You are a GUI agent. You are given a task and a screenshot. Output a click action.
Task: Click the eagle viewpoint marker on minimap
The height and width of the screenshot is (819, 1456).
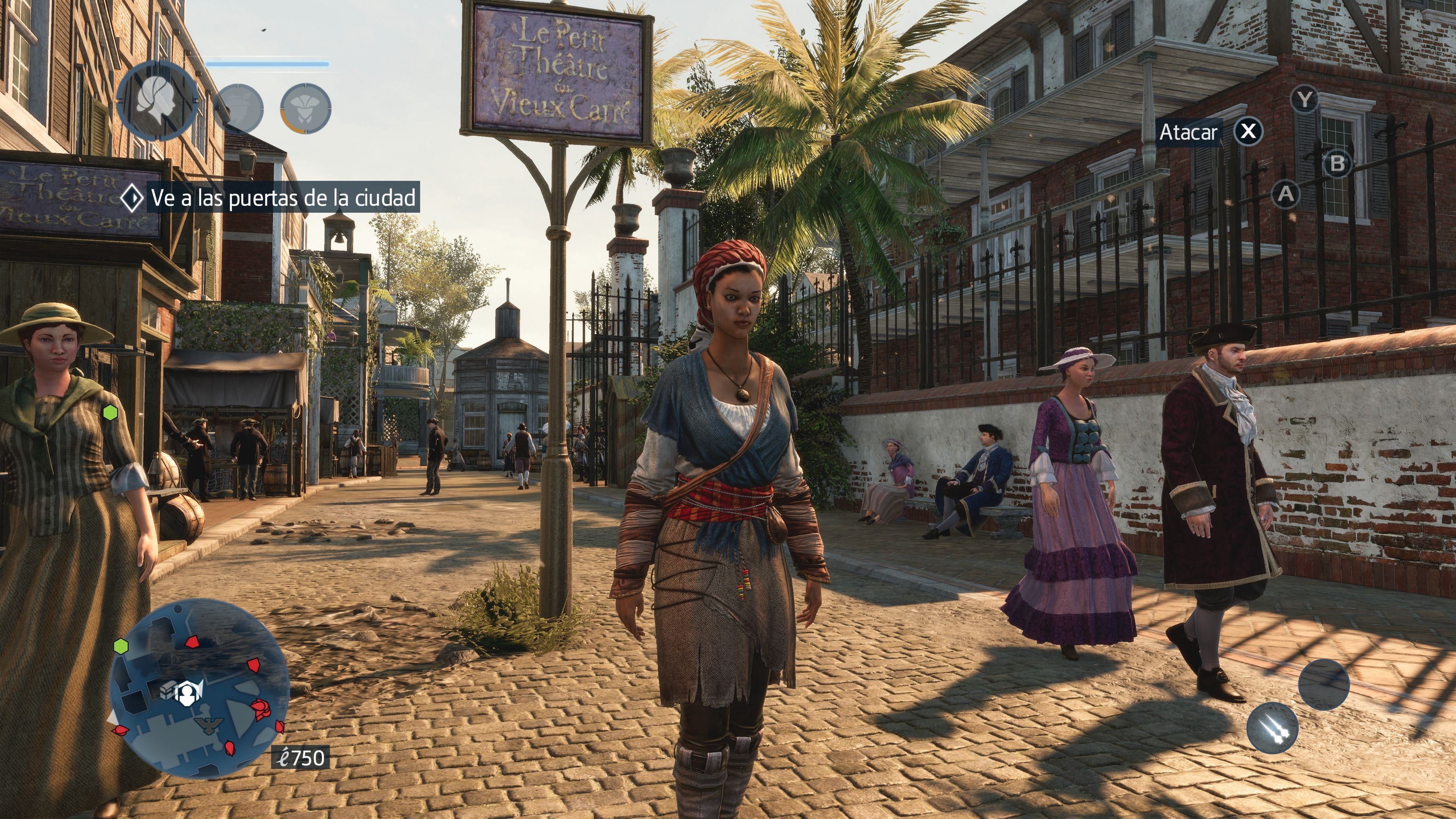[209, 725]
